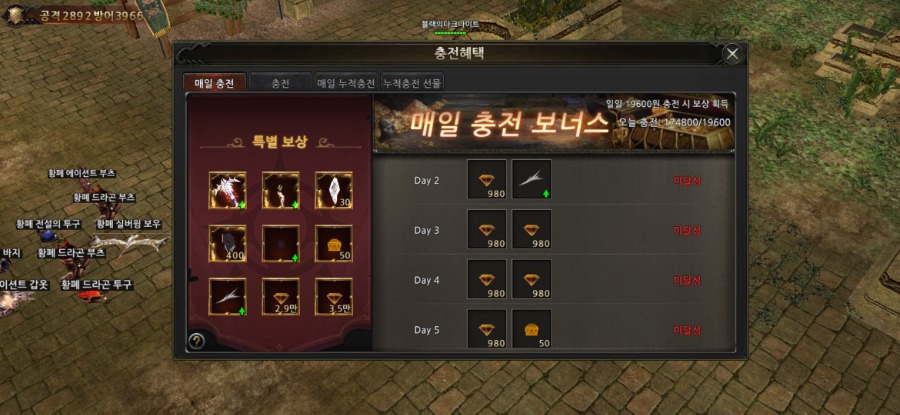The image size is (900, 415).
Task: Inspect the Day 2 feather blade reward
Action: coord(531,180)
